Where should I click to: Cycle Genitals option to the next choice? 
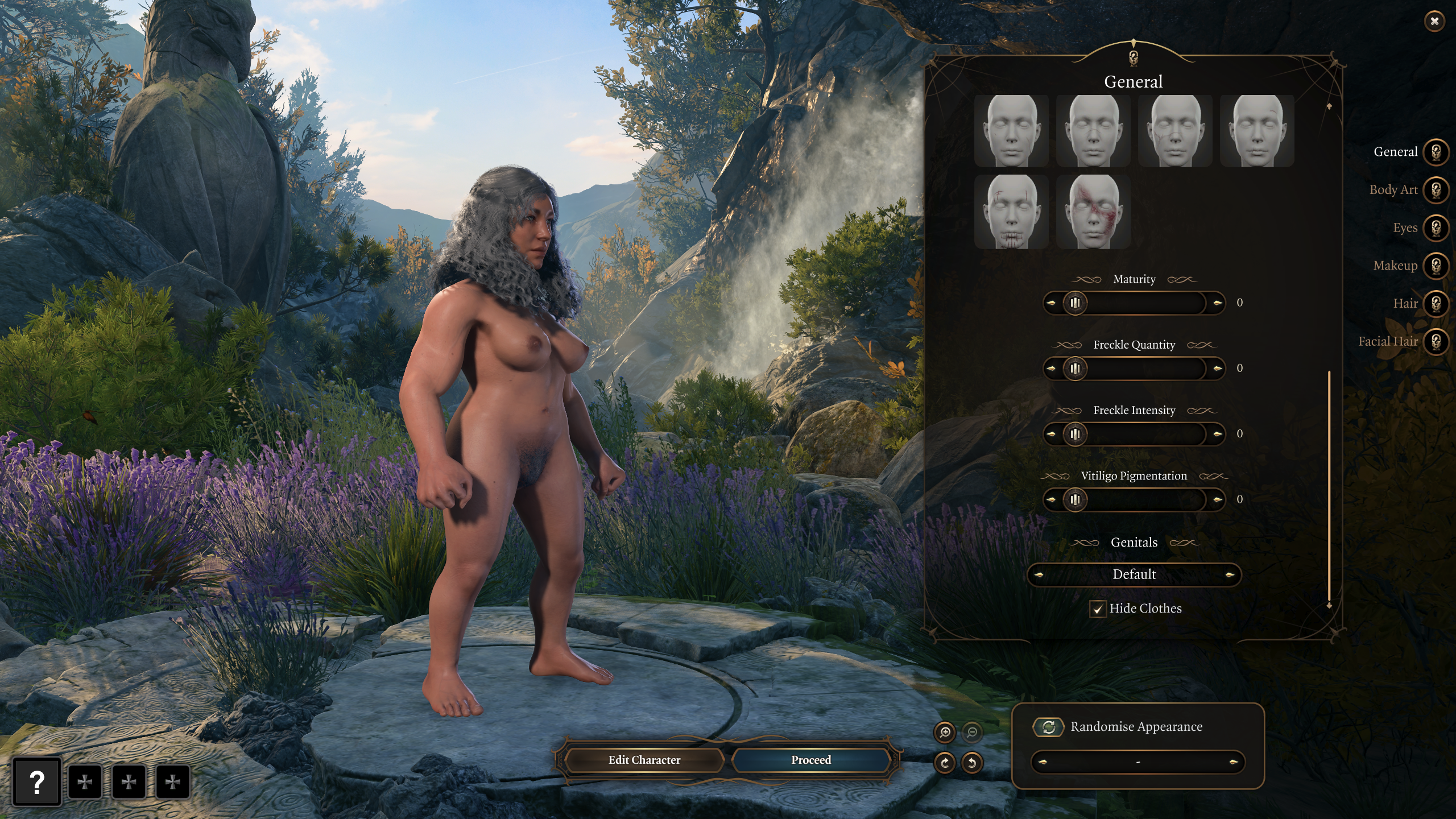pyautogui.click(x=1230, y=575)
